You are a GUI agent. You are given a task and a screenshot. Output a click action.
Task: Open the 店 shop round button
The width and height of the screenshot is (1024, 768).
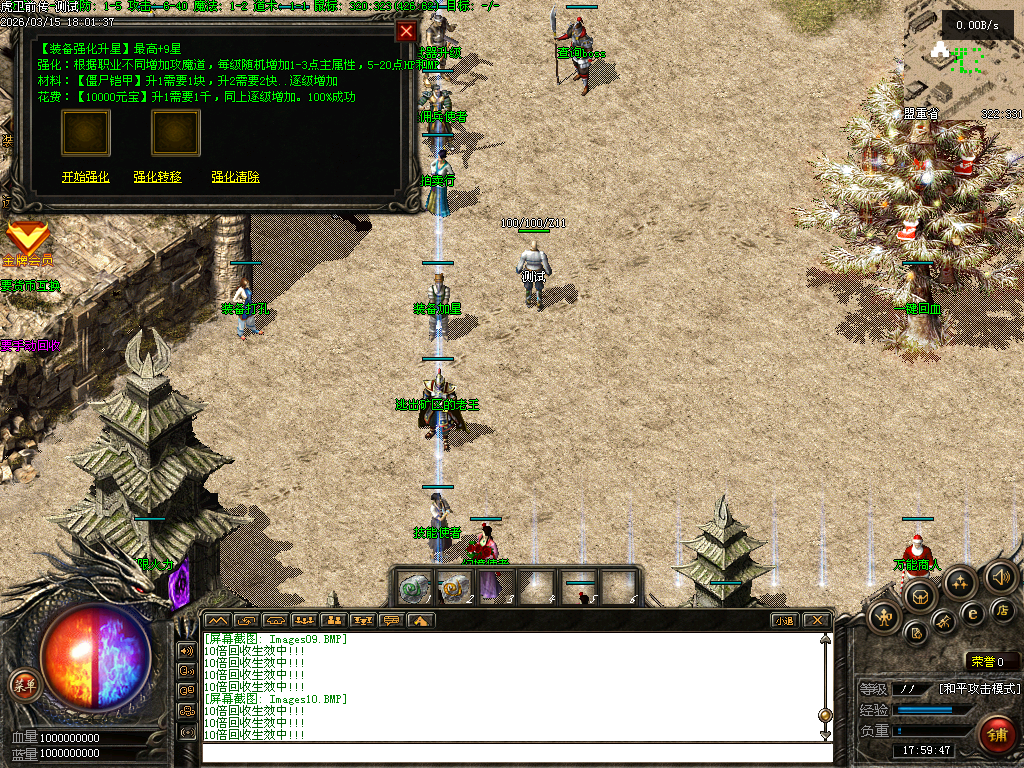[x=1003, y=609]
